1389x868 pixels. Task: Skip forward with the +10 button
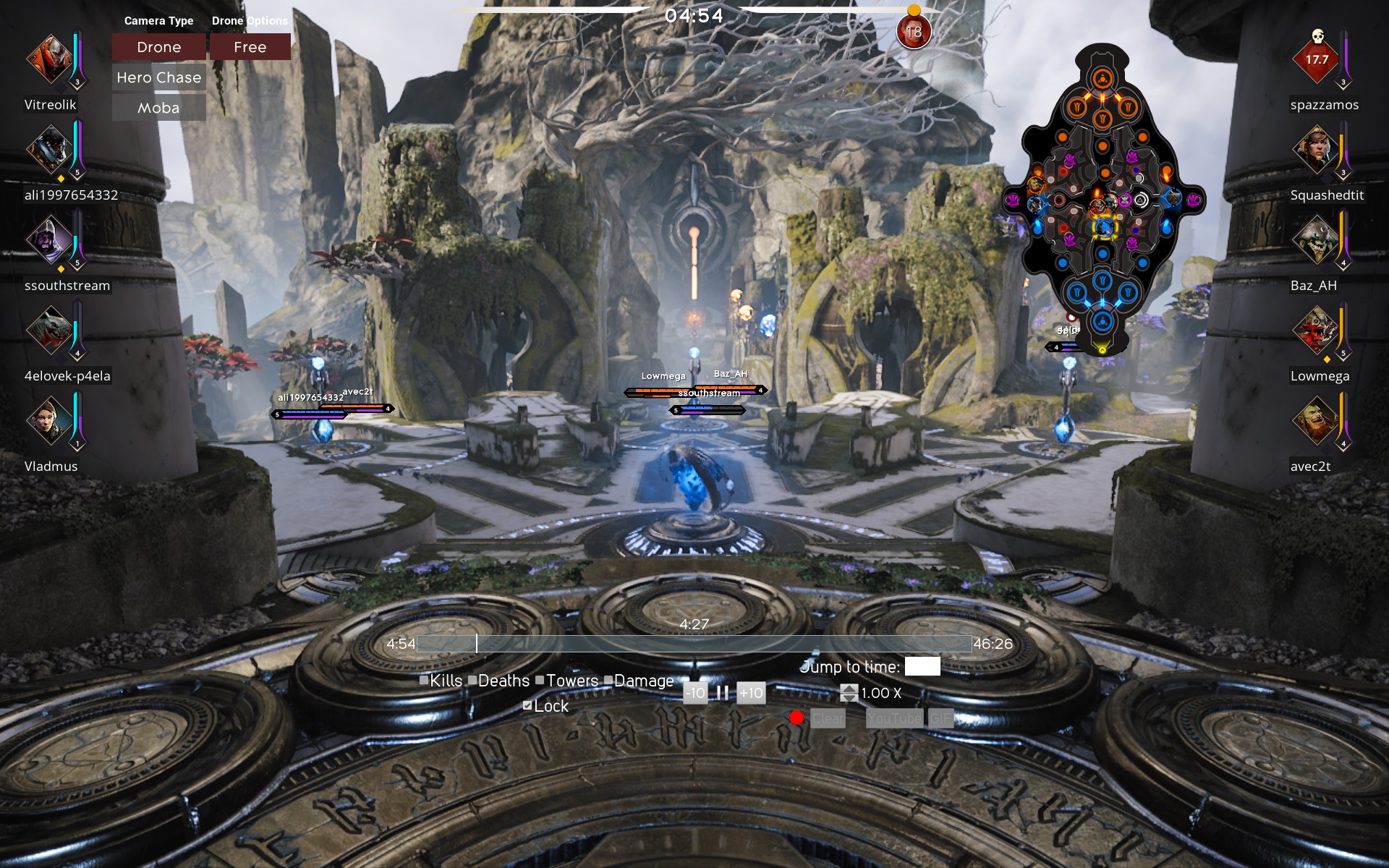pyautogui.click(x=751, y=693)
